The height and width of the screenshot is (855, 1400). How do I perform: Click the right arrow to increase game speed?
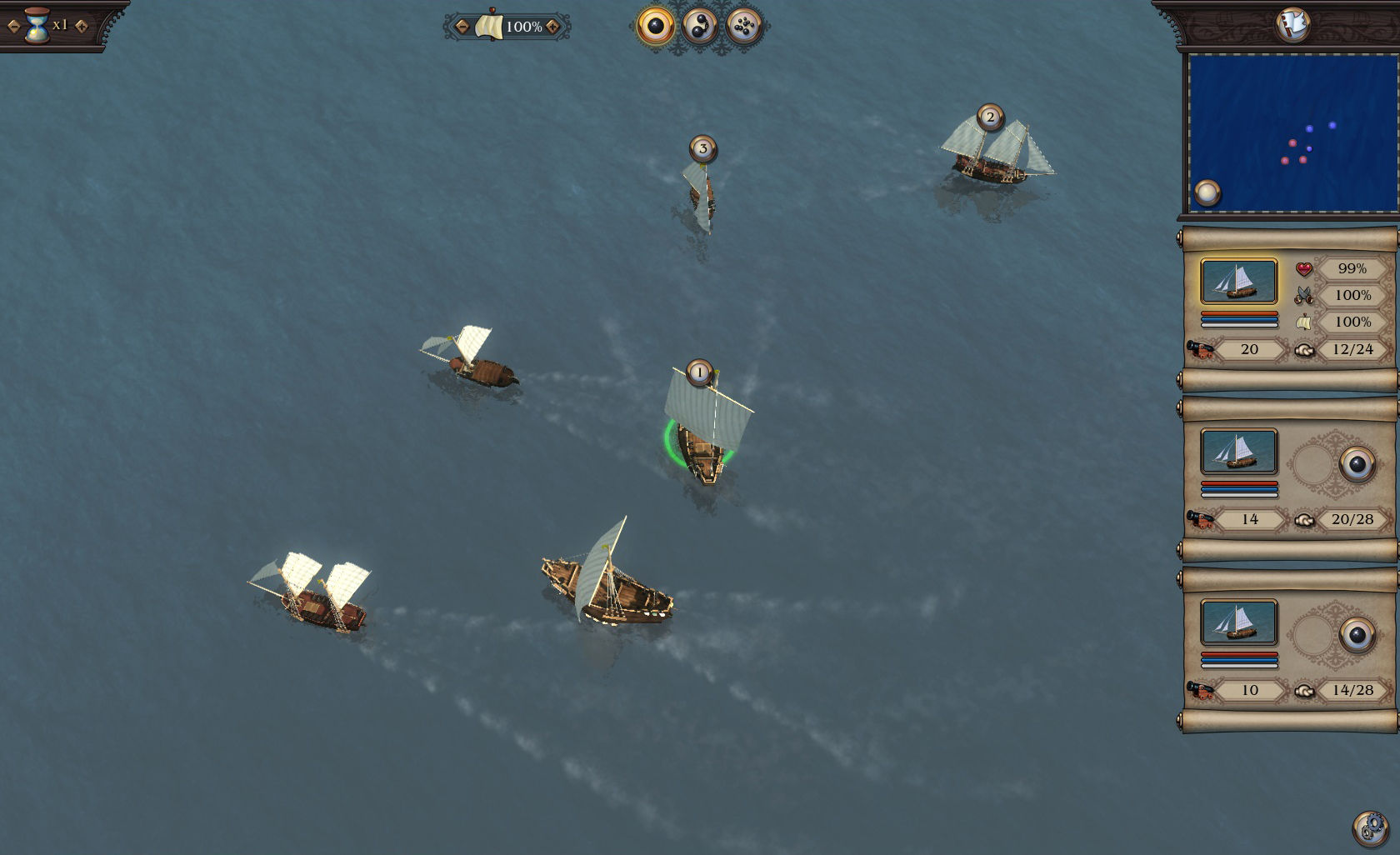coord(81,25)
